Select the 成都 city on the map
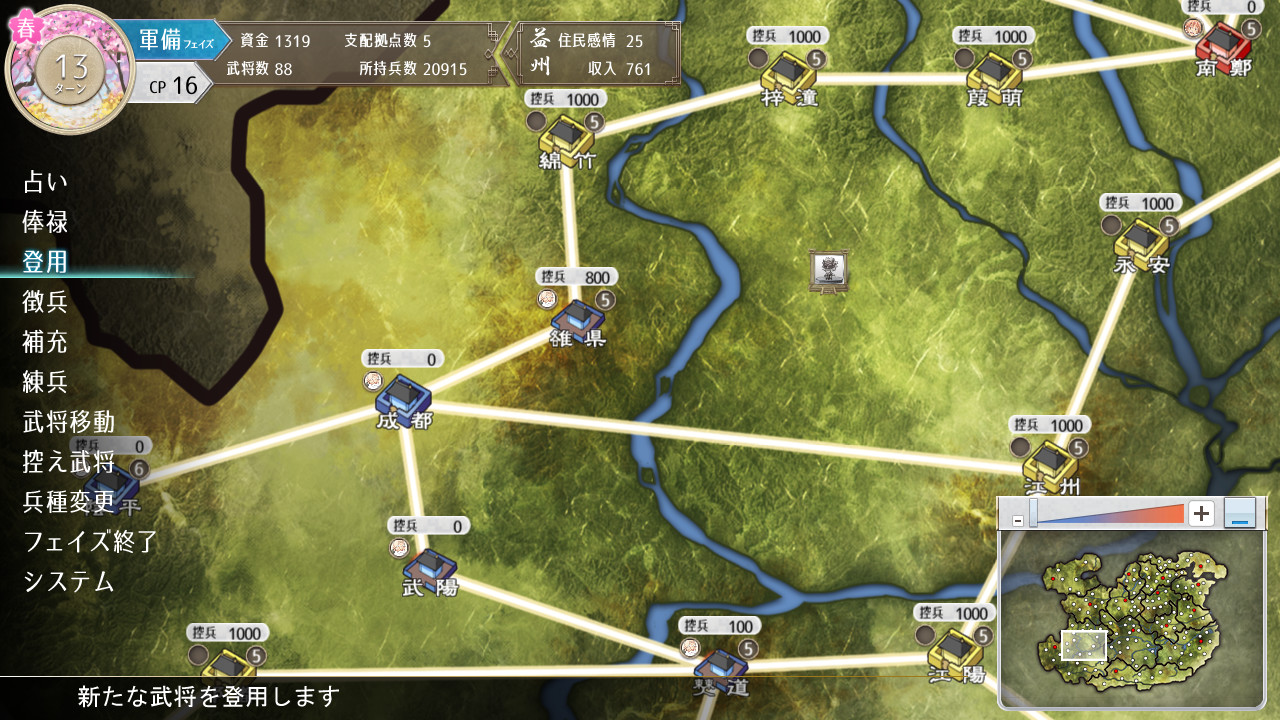Screen dimensions: 1280x720 402,396
